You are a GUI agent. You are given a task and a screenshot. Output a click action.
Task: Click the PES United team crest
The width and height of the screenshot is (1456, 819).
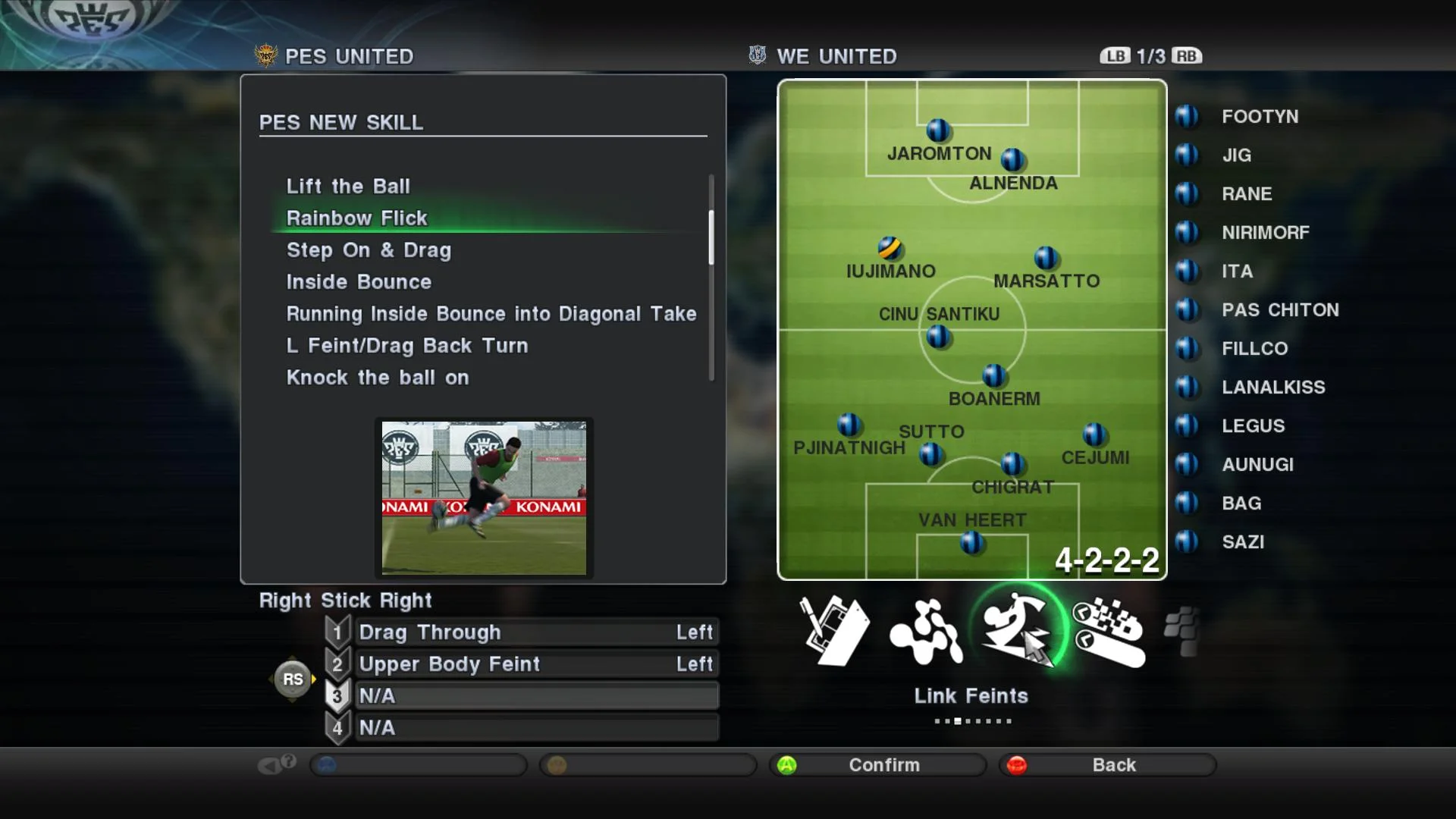pos(267,55)
